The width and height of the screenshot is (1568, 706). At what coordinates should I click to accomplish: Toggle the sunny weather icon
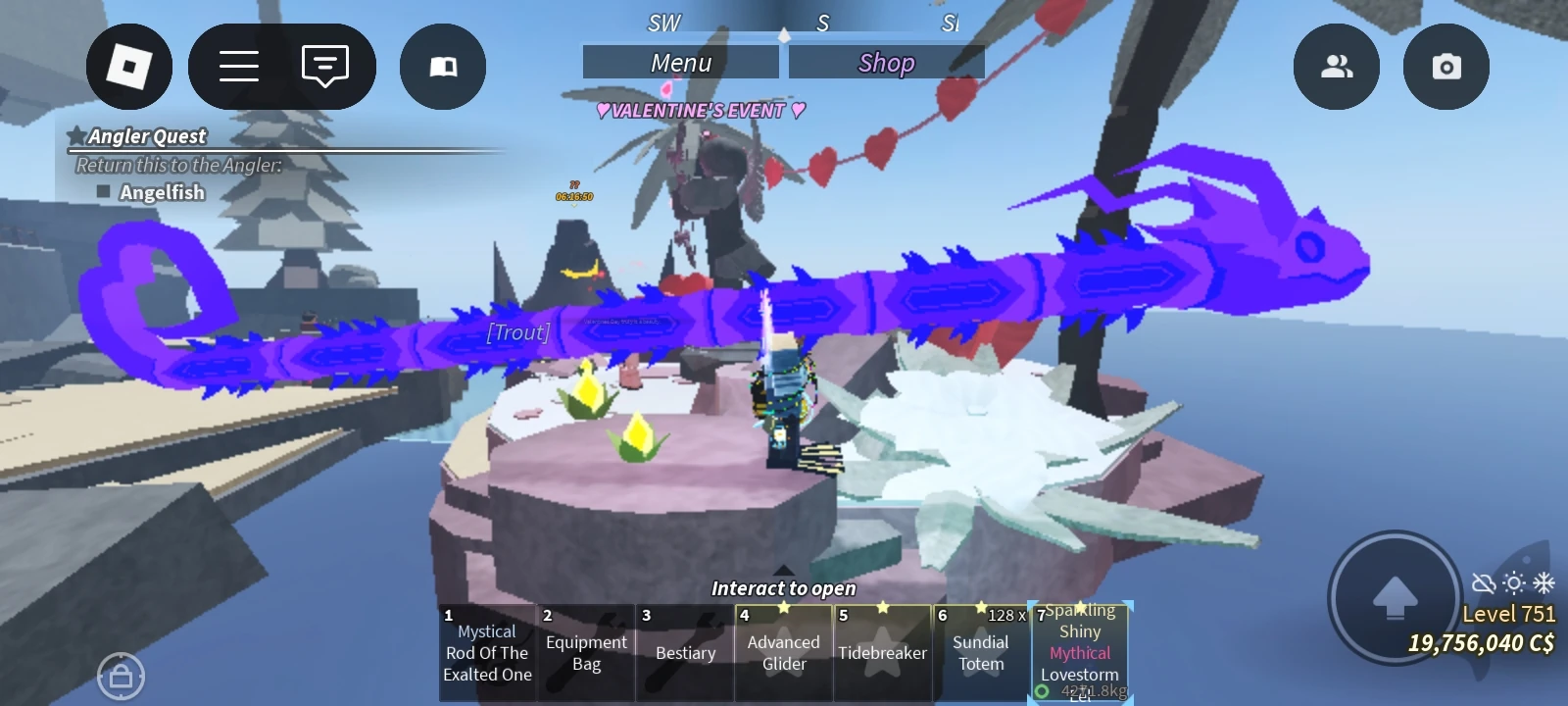1513,580
